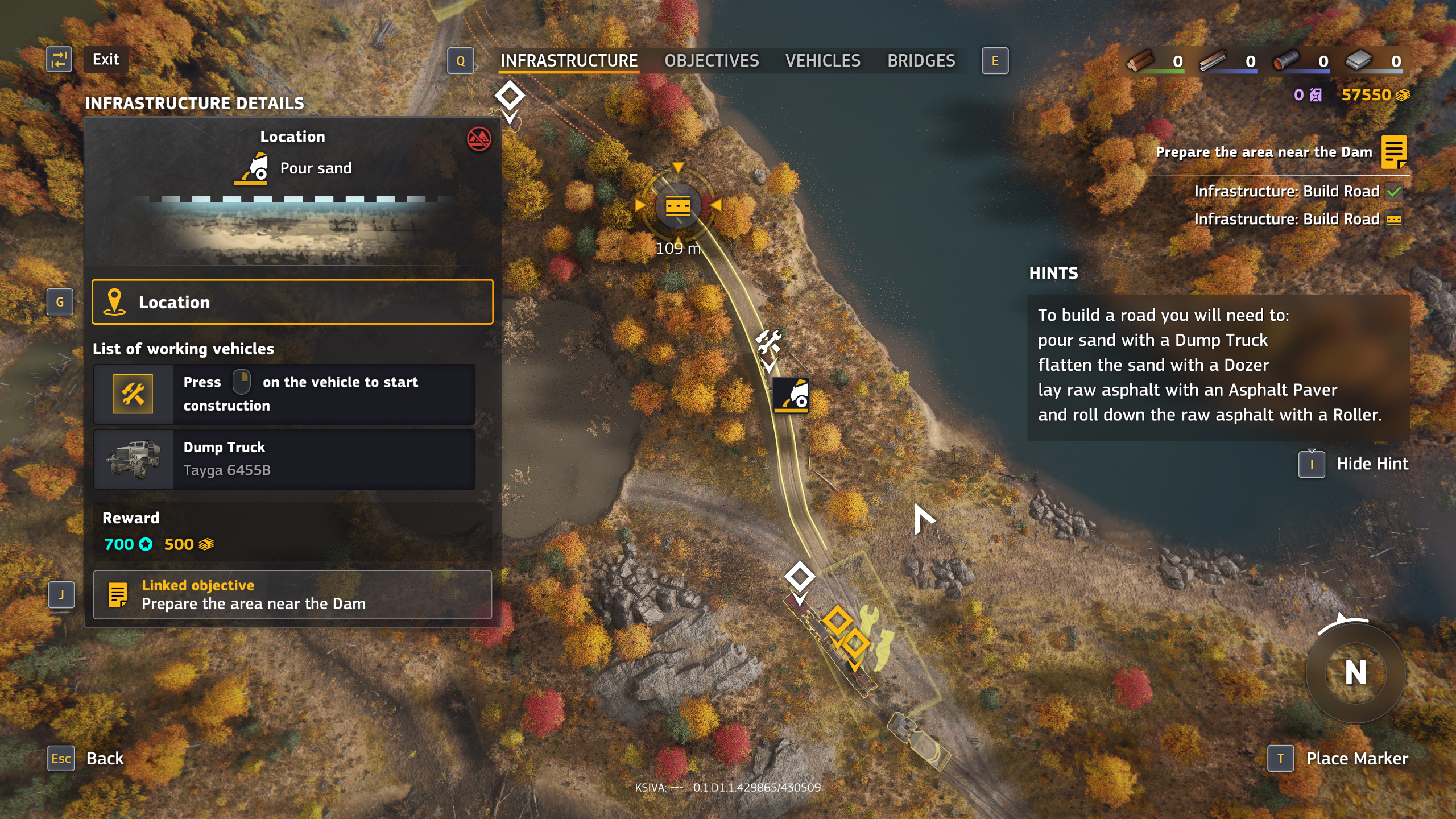This screenshot has height=819, width=1456.
Task: Place a marker on the map
Action: tap(1356, 759)
